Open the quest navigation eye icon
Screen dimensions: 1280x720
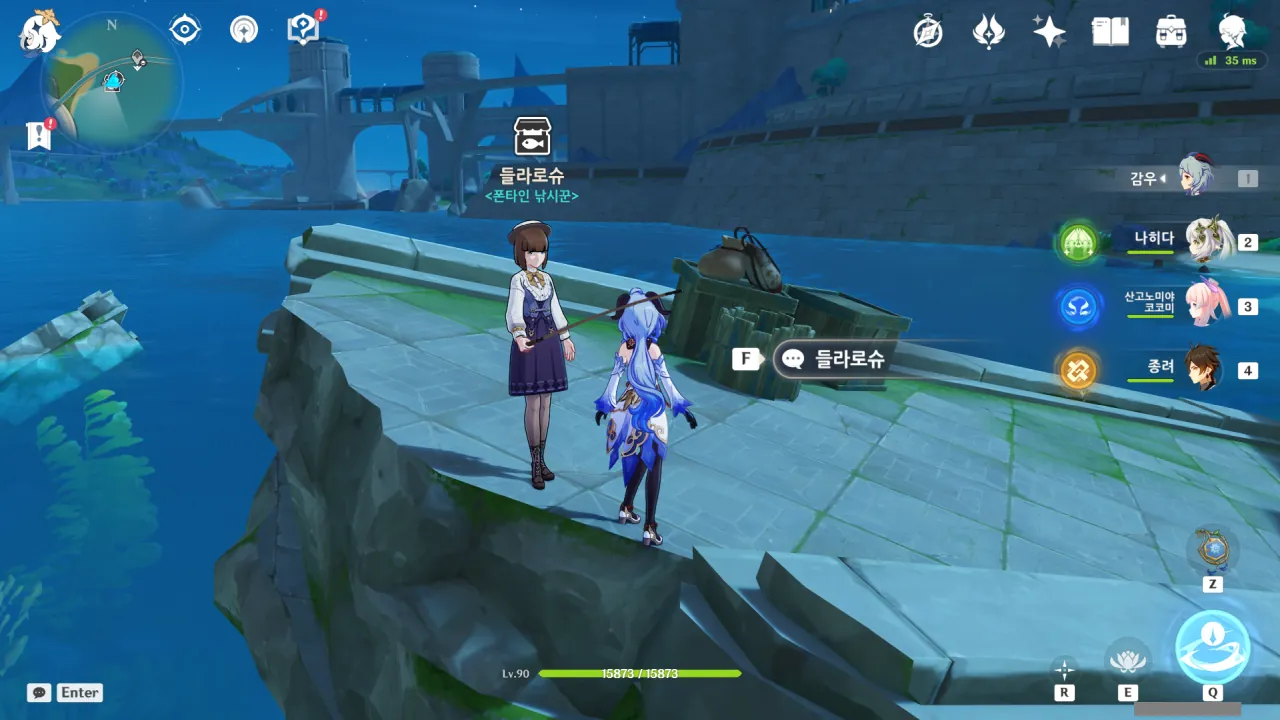(185, 30)
